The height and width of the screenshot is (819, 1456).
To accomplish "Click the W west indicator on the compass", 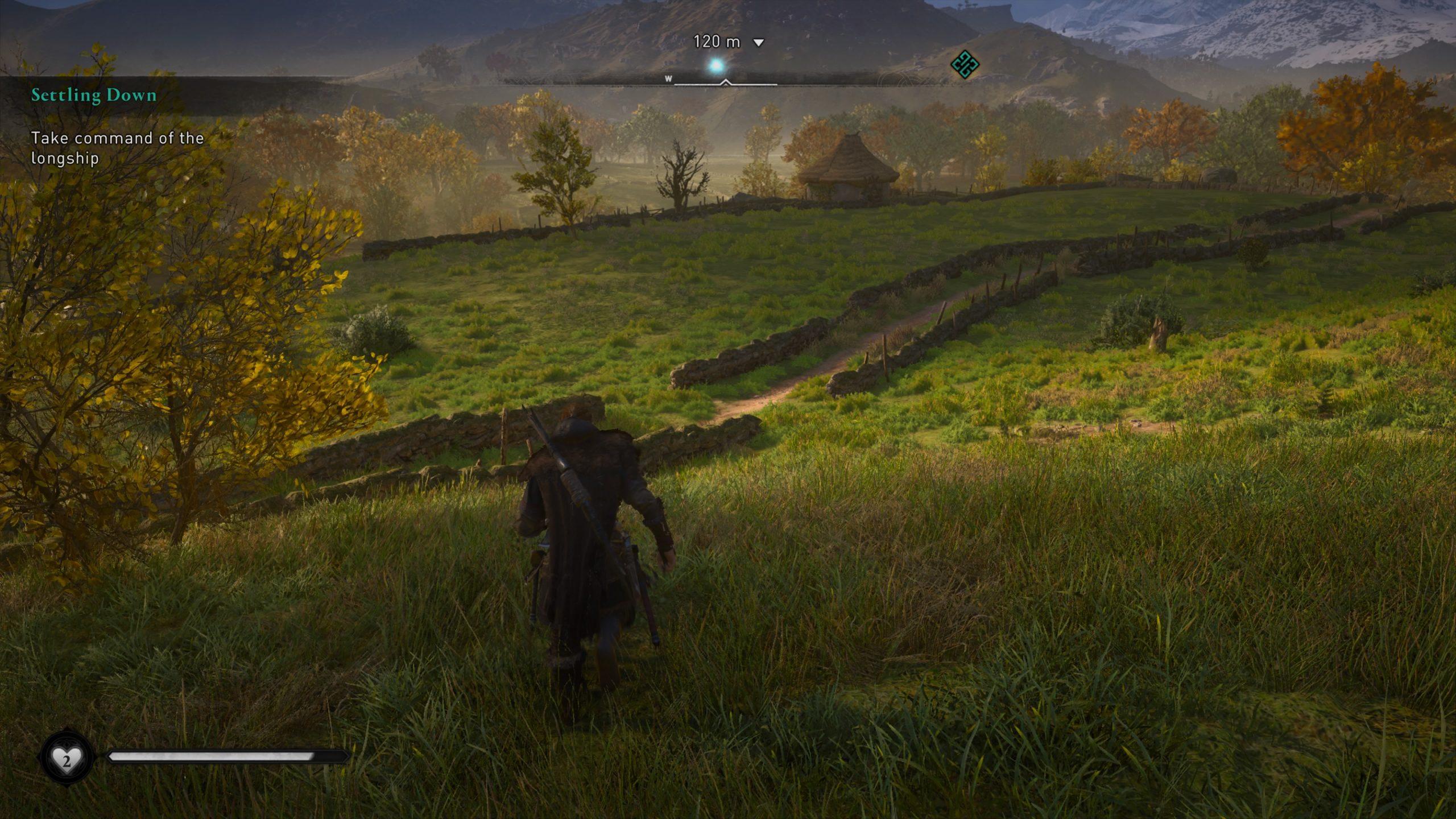I will 668,79.
